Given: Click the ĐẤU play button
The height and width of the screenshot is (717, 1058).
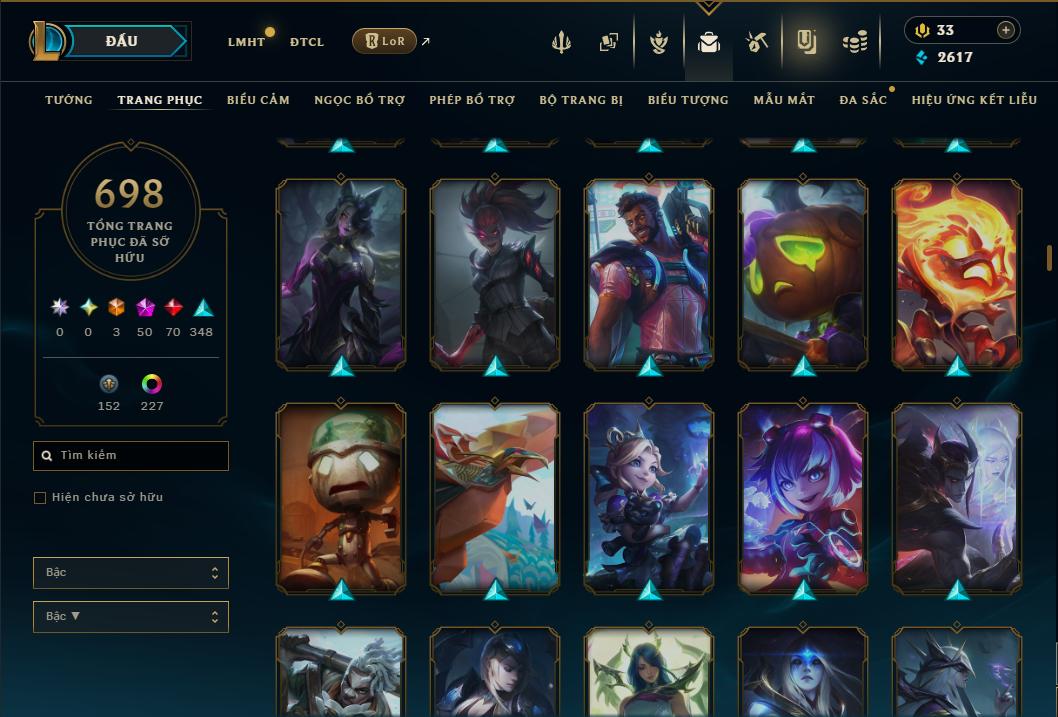Looking at the screenshot, I should pyautogui.click(x=122, y=41).
